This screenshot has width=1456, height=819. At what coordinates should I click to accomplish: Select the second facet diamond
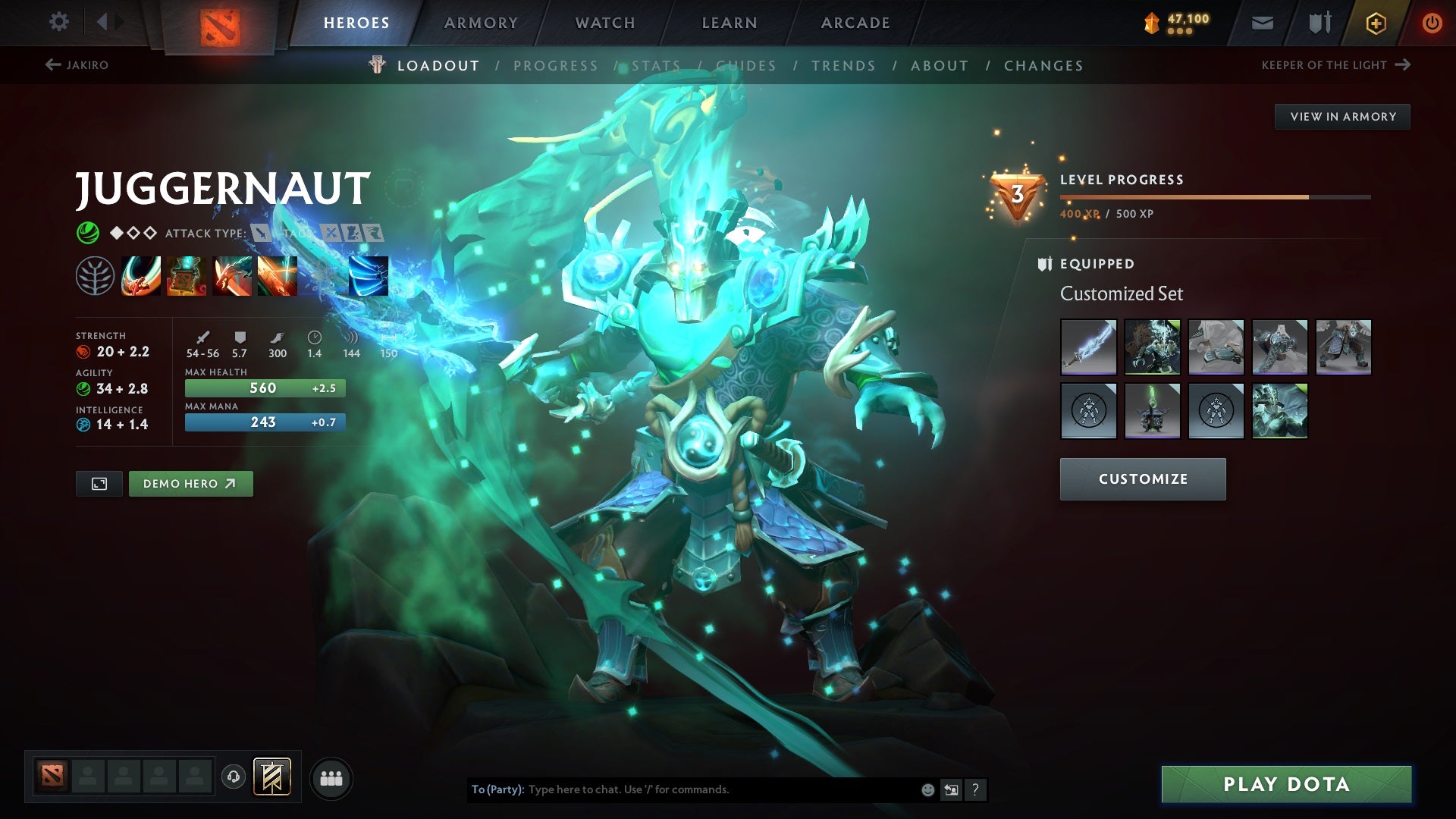tap(133, 233)
